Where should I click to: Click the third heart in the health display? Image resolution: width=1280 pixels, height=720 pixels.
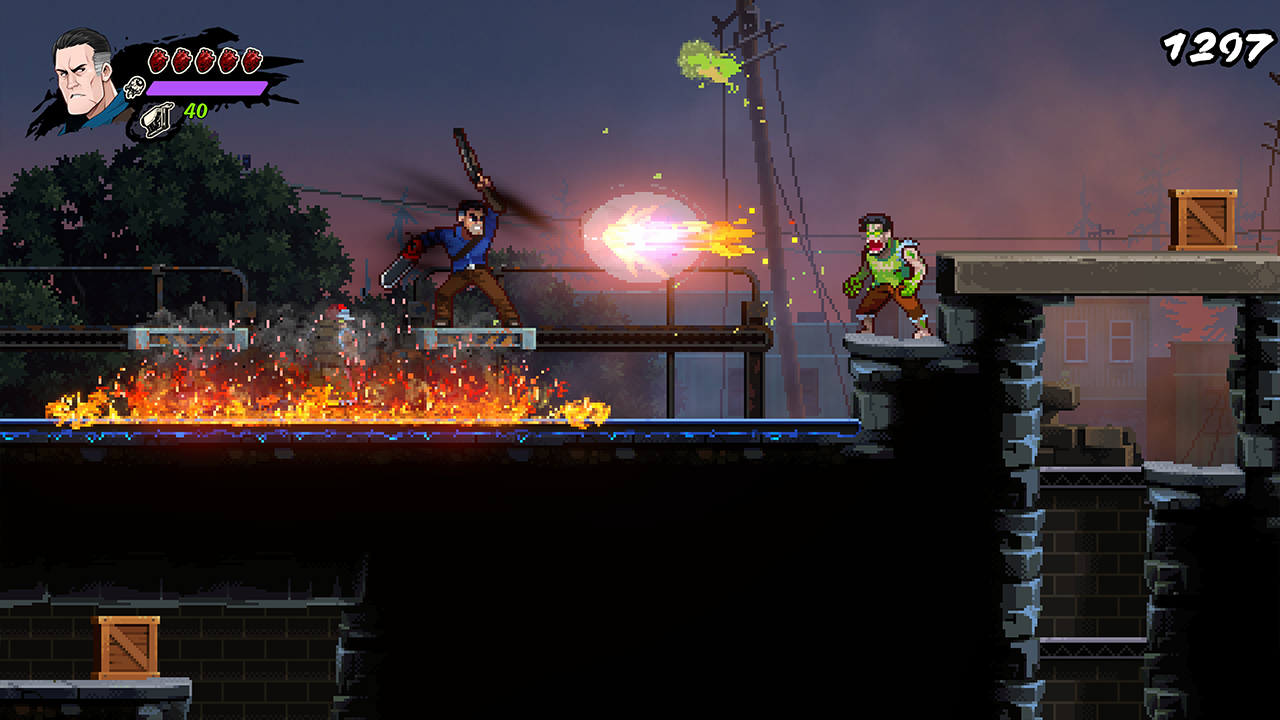(203, 58)
